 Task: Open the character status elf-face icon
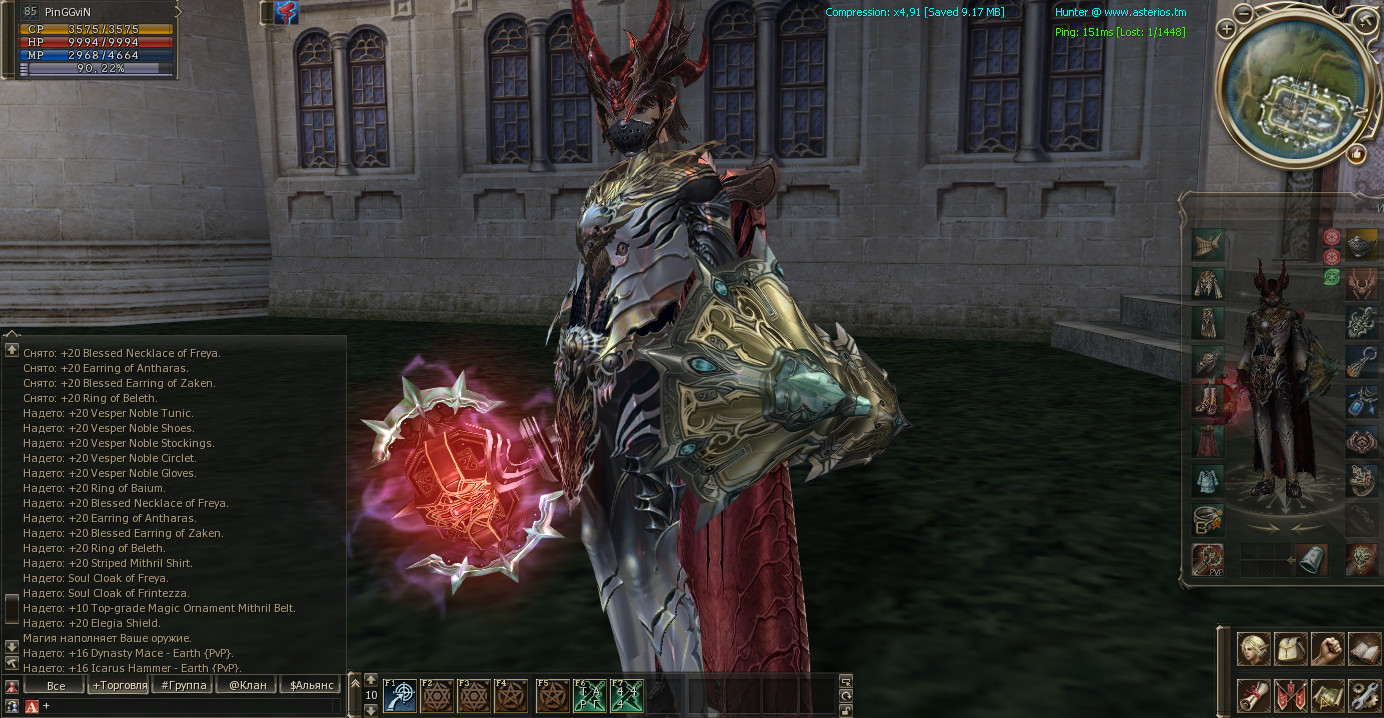point(1254,649)
